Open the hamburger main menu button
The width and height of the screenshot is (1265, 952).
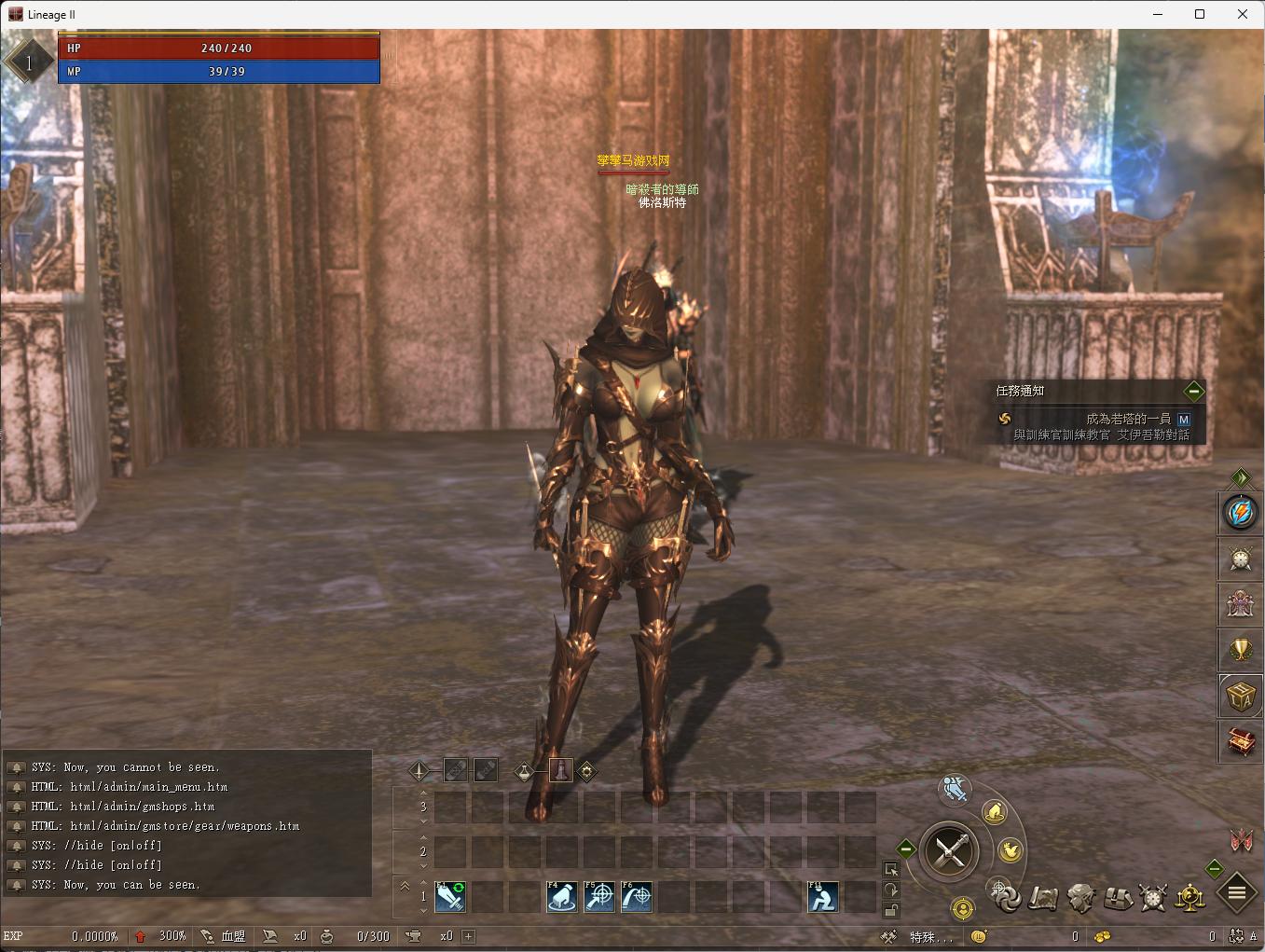pyautogui.click(x=1237, y=894)
